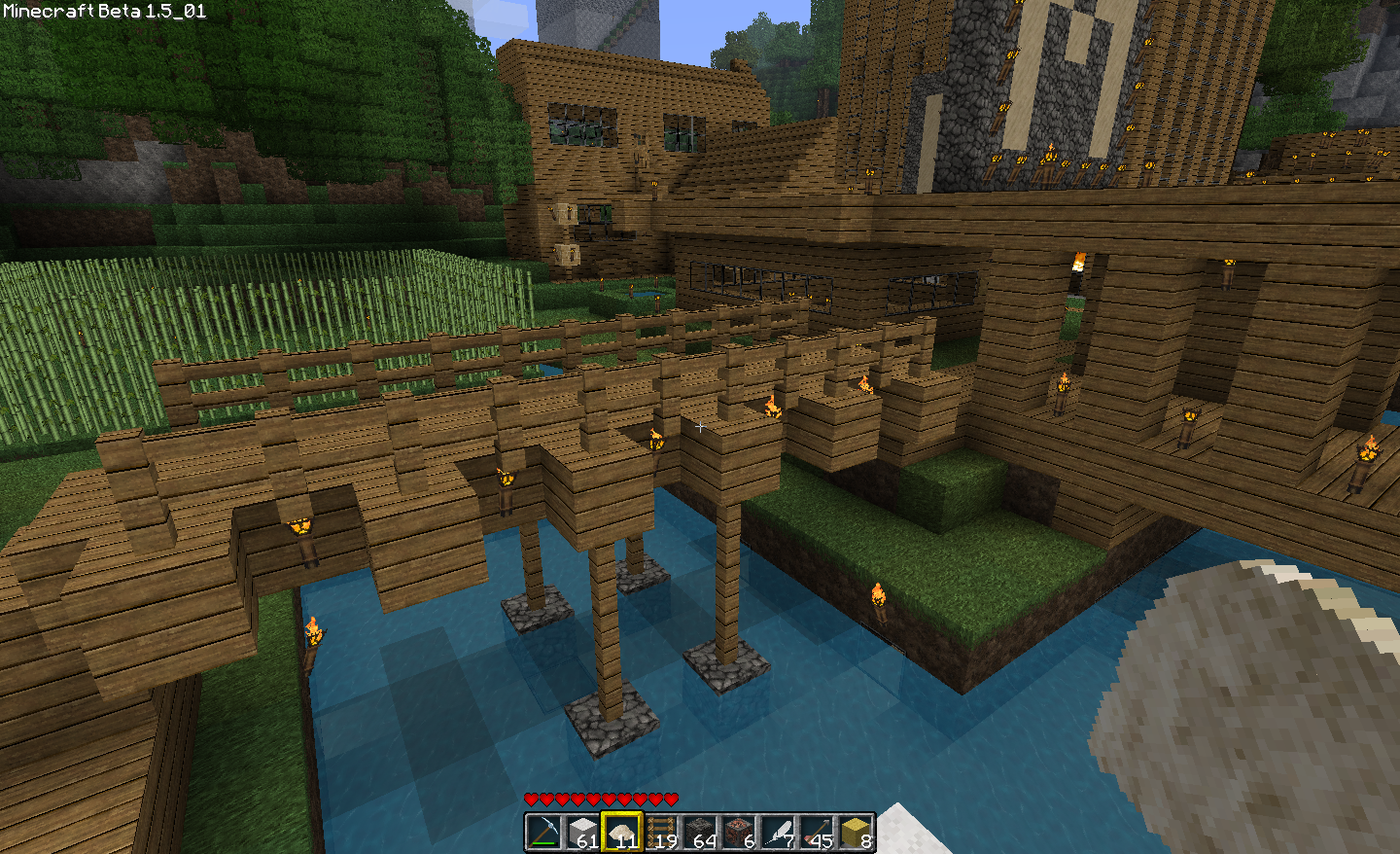Pick the dark cobblestone stack of 64
Screen dimensions: 1400x854
point(699,833)
